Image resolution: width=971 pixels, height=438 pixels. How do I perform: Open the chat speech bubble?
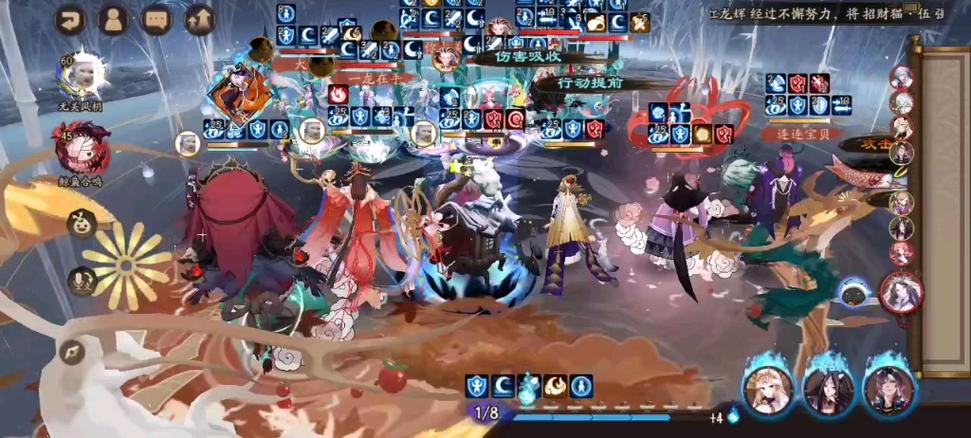(156, 20)
